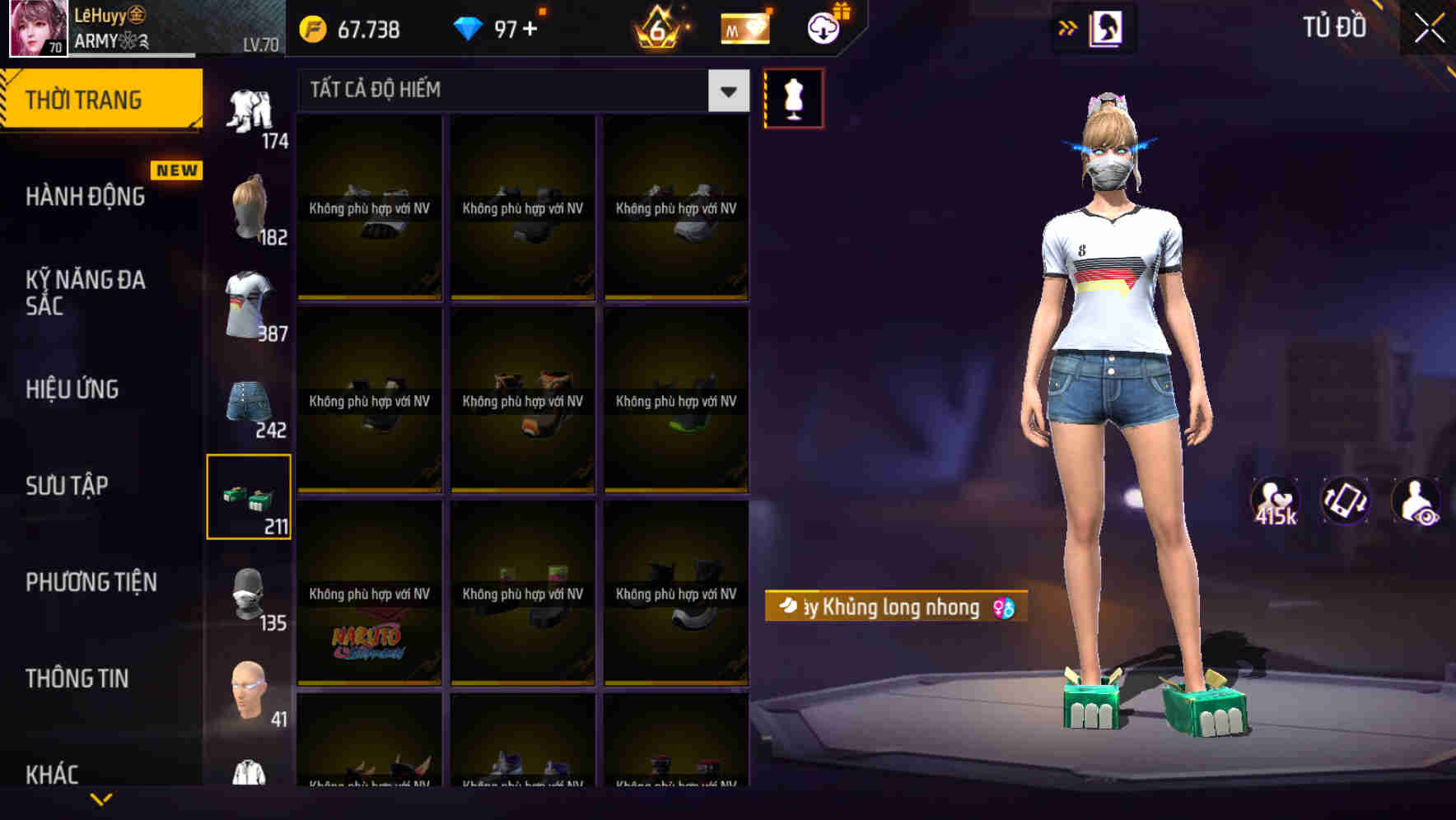Screen dimensions: 1456x820
Task: Click the plus button beside 97 diamonds
Action: coord(536,27)
